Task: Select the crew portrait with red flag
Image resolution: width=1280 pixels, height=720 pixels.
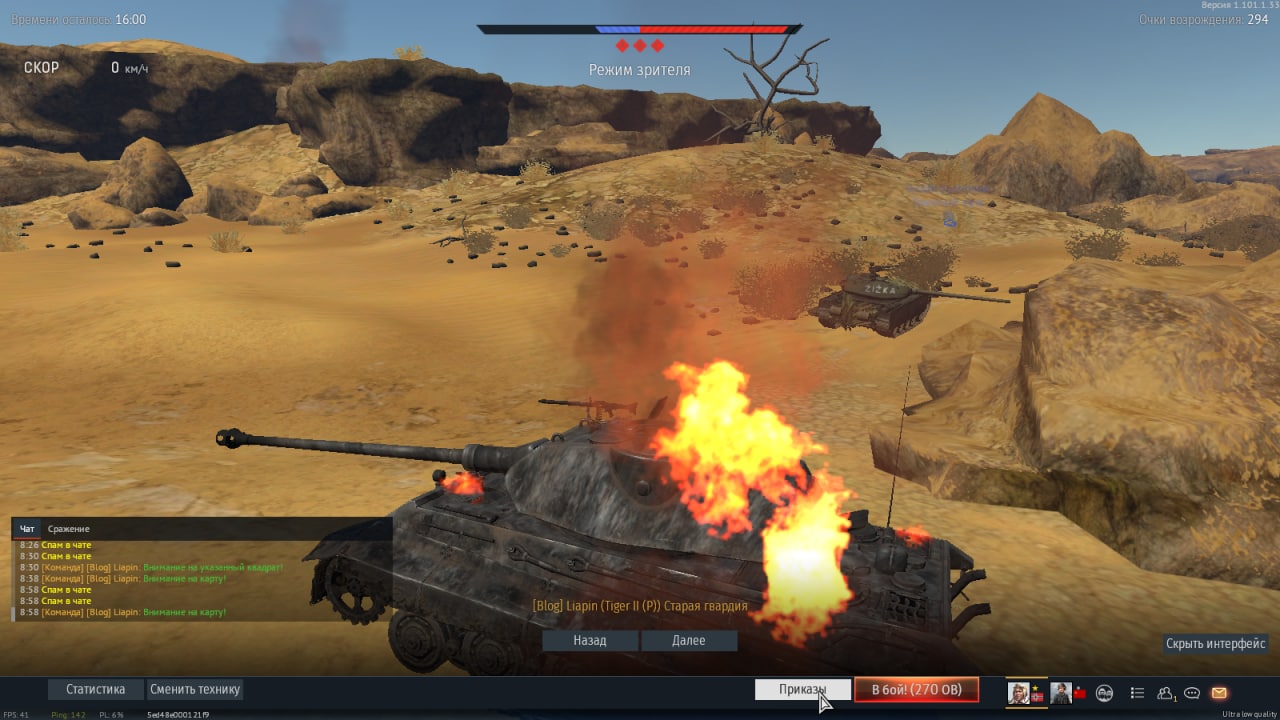Action: (x=1061, y=692)
